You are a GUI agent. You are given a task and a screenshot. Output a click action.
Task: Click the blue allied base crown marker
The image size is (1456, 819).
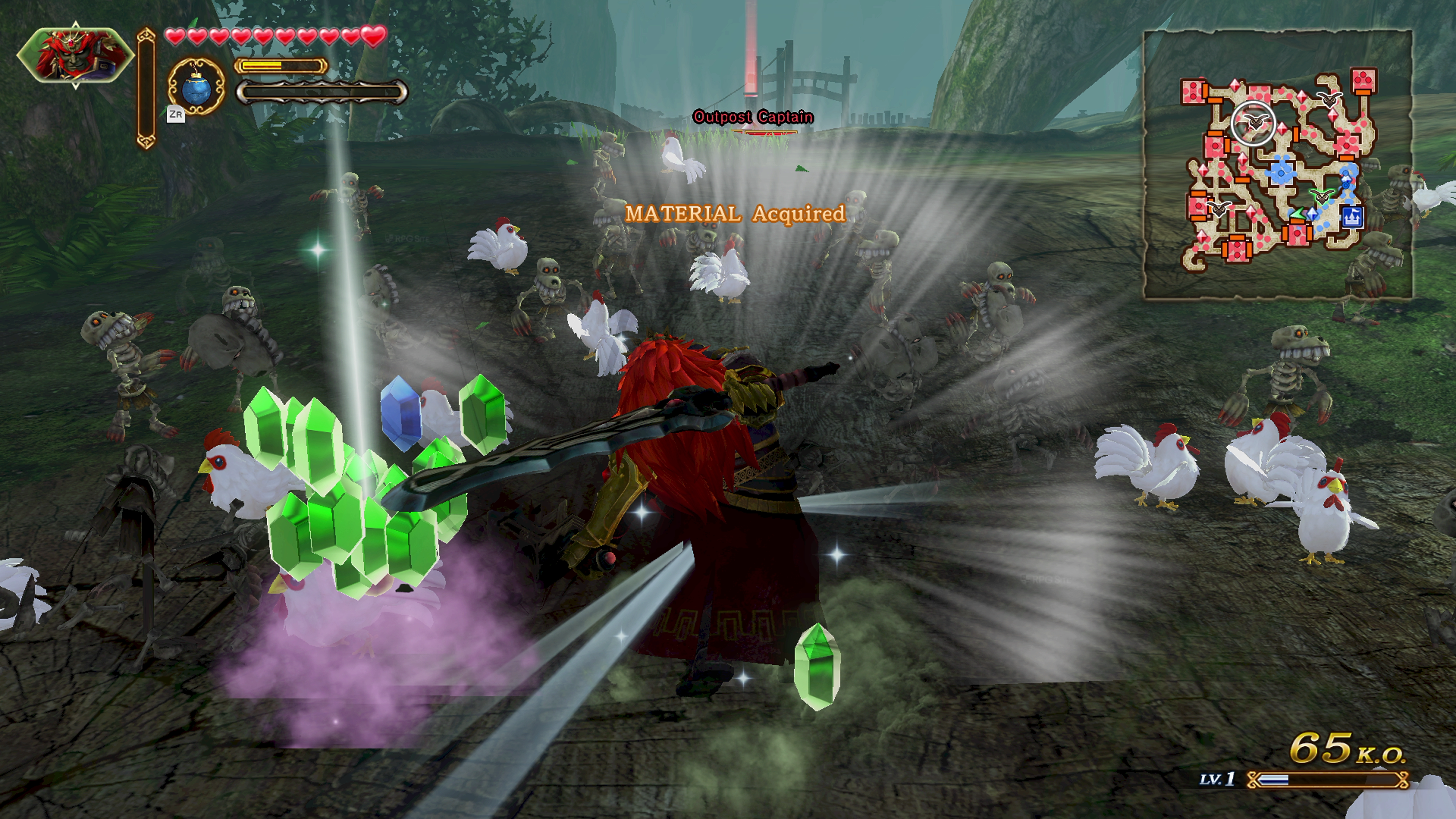pyautogui.click(x=1351, y=217)
